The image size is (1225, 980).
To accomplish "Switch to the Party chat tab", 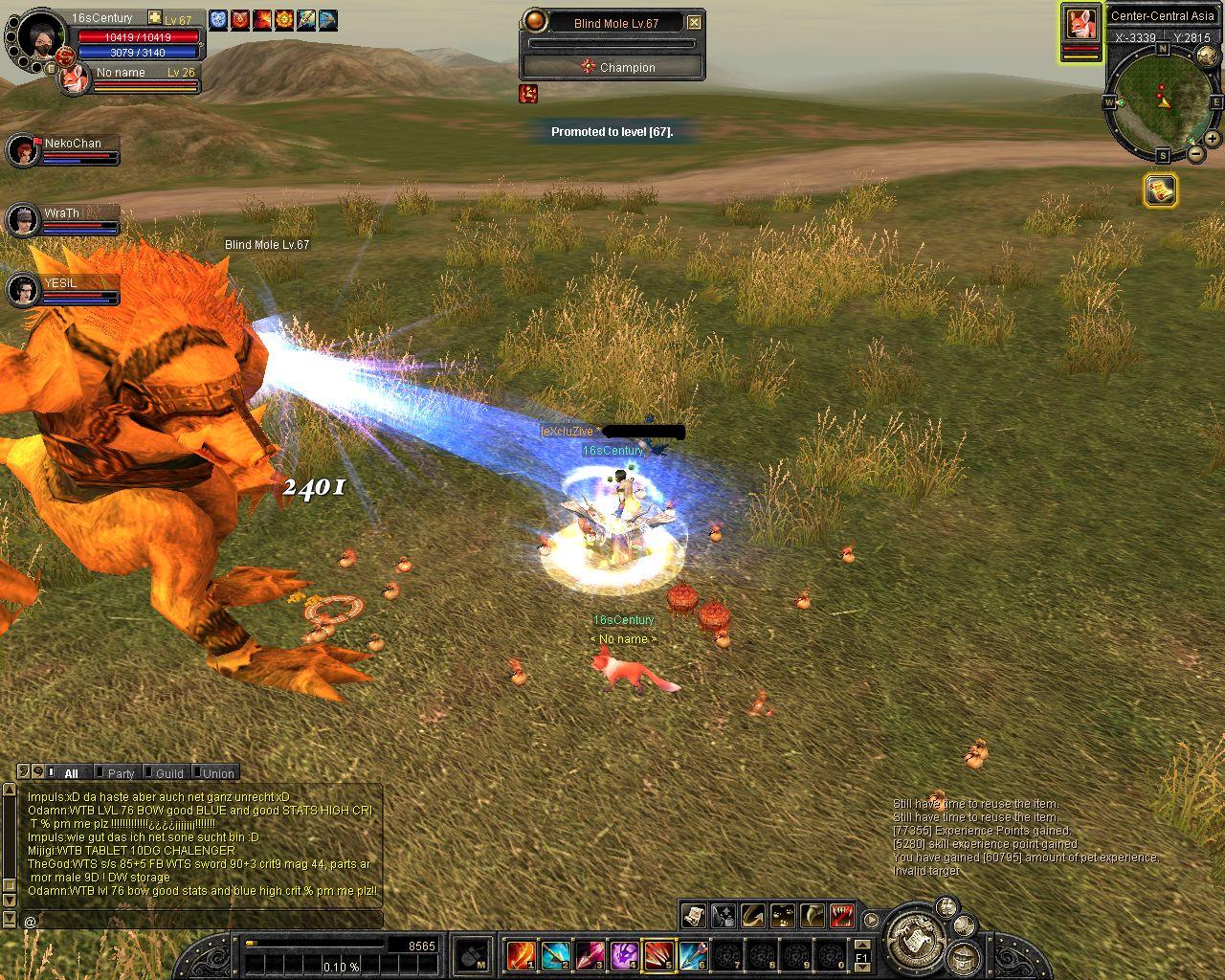I will pos(121,773).
